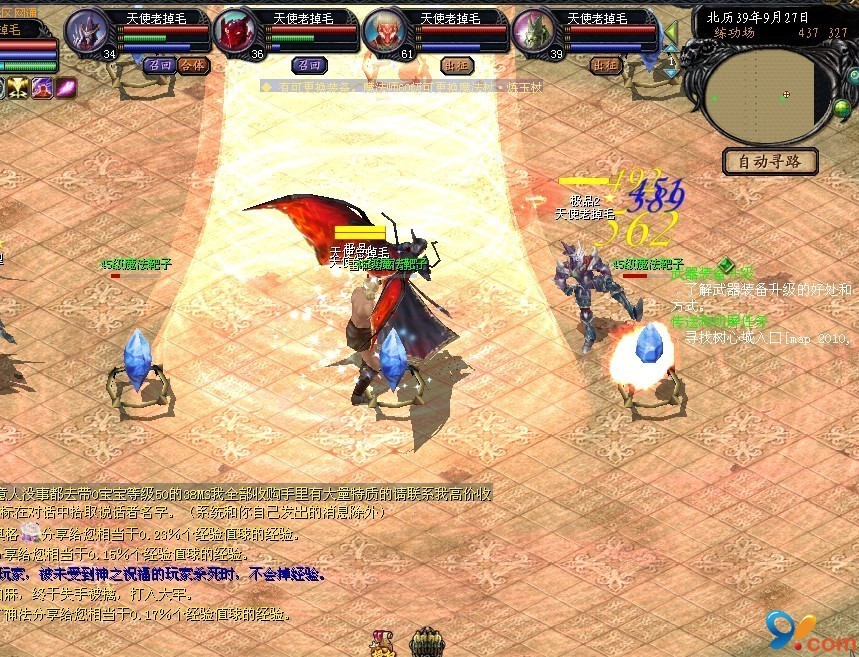Open the 传送 quest entry in tracker
Viewport: 859px width, 657px height.
click(718, 322)
